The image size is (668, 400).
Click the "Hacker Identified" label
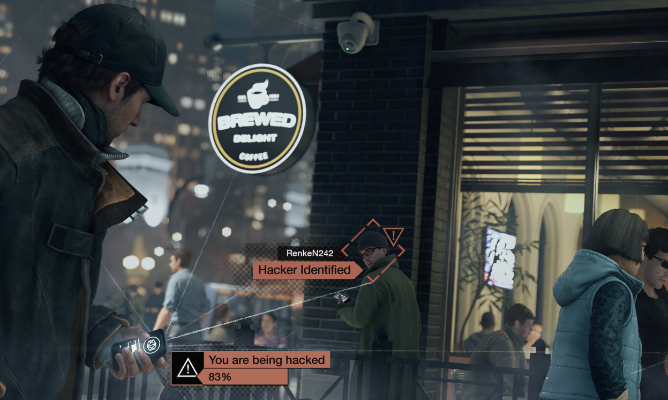coord(305,269)
